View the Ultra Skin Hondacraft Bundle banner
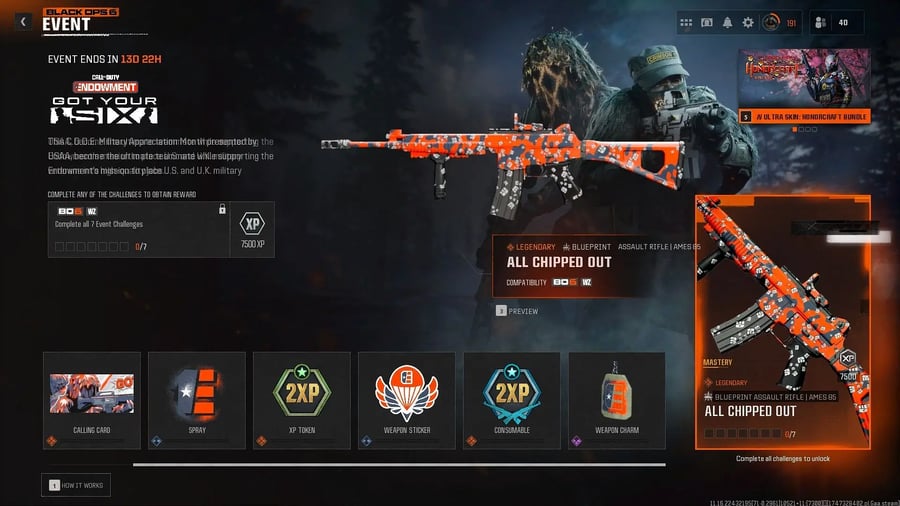Screen dimensions: 900x506 (x=804, y=85)
